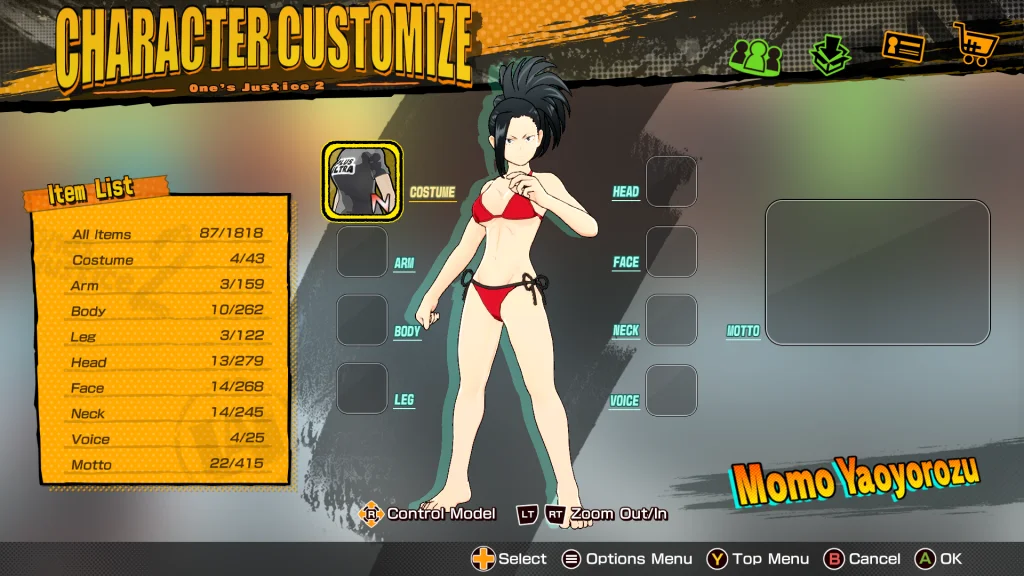Edit the Motto box
The height and width of the screenshot is (576, 1024).
click(877, 272)
